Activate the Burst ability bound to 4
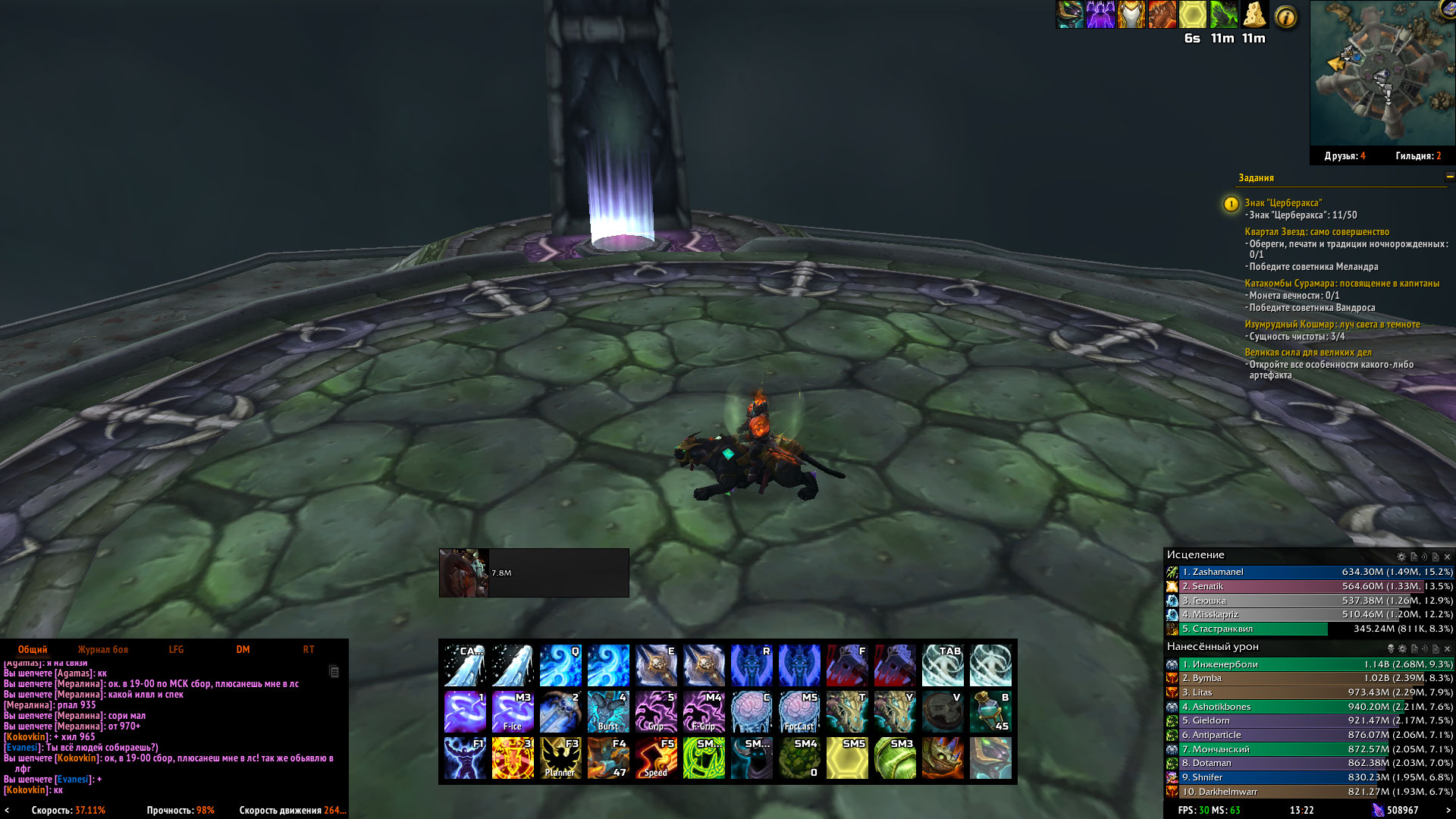 pyautogui.click(x=608, y=711)
